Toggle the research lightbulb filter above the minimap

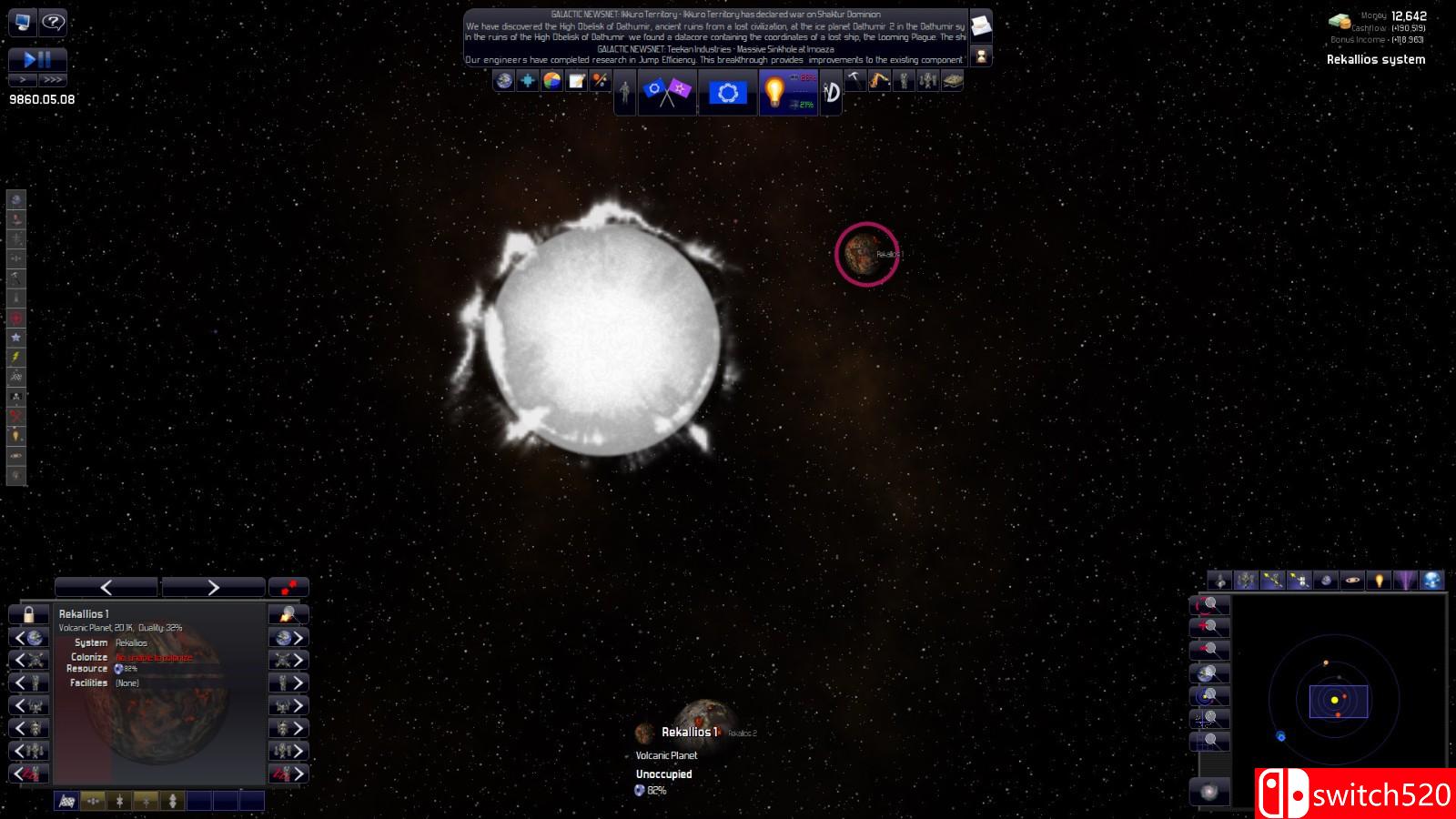click(1380, 581)
